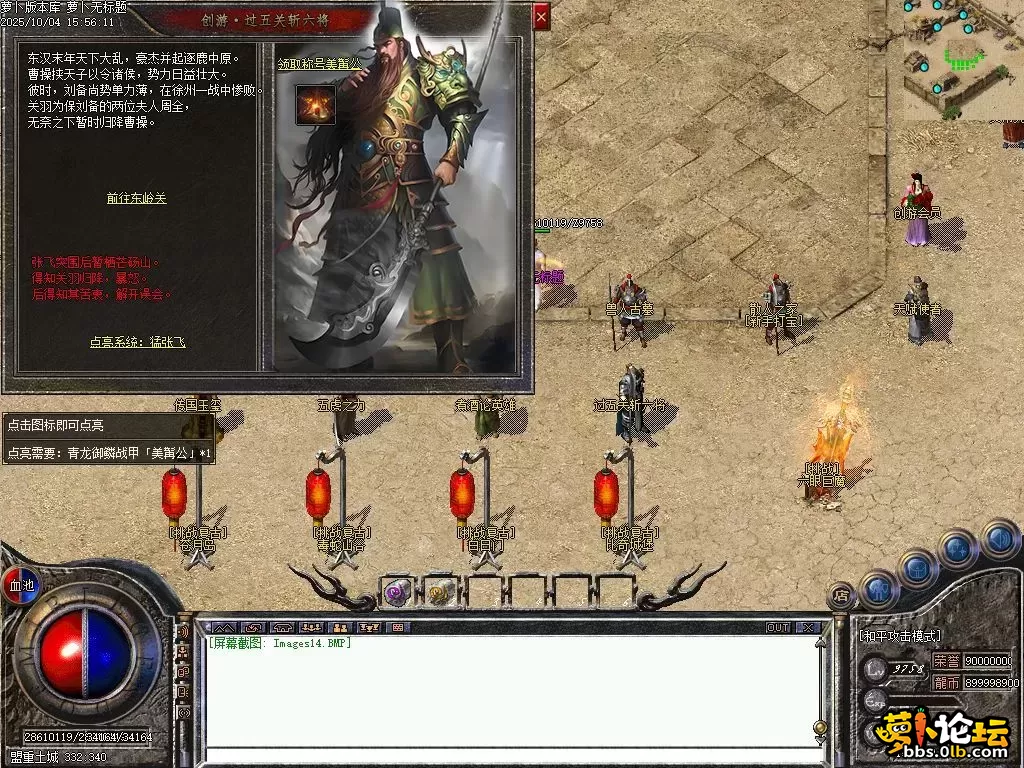This screenshot has width=1024, height=768.
Task: Open the 店 shop button
Action: pyautogui.click(x=842, y=596)
